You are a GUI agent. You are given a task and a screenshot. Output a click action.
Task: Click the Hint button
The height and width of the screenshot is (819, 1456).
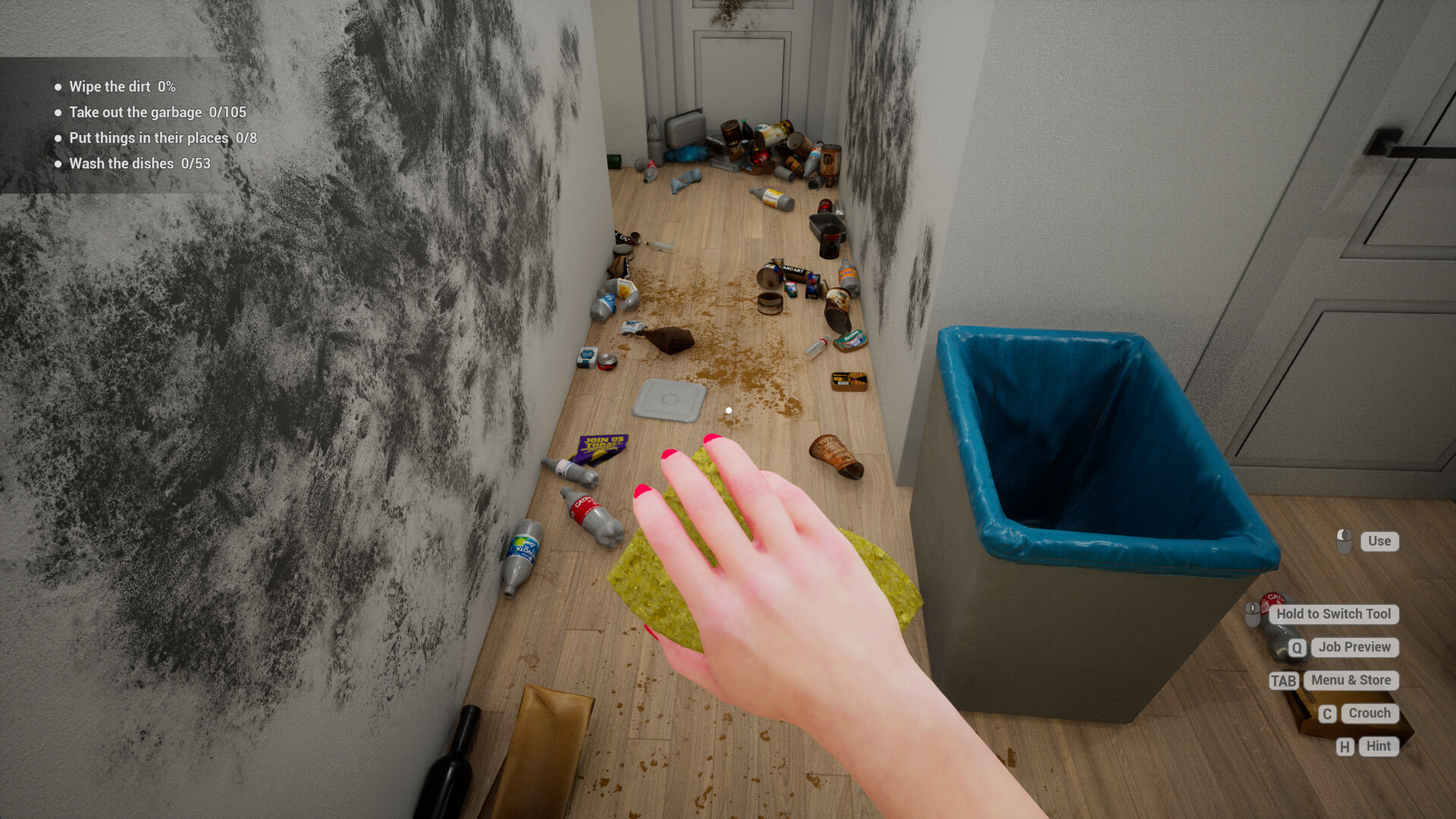pyautogui.click(x=1378, y=746)
